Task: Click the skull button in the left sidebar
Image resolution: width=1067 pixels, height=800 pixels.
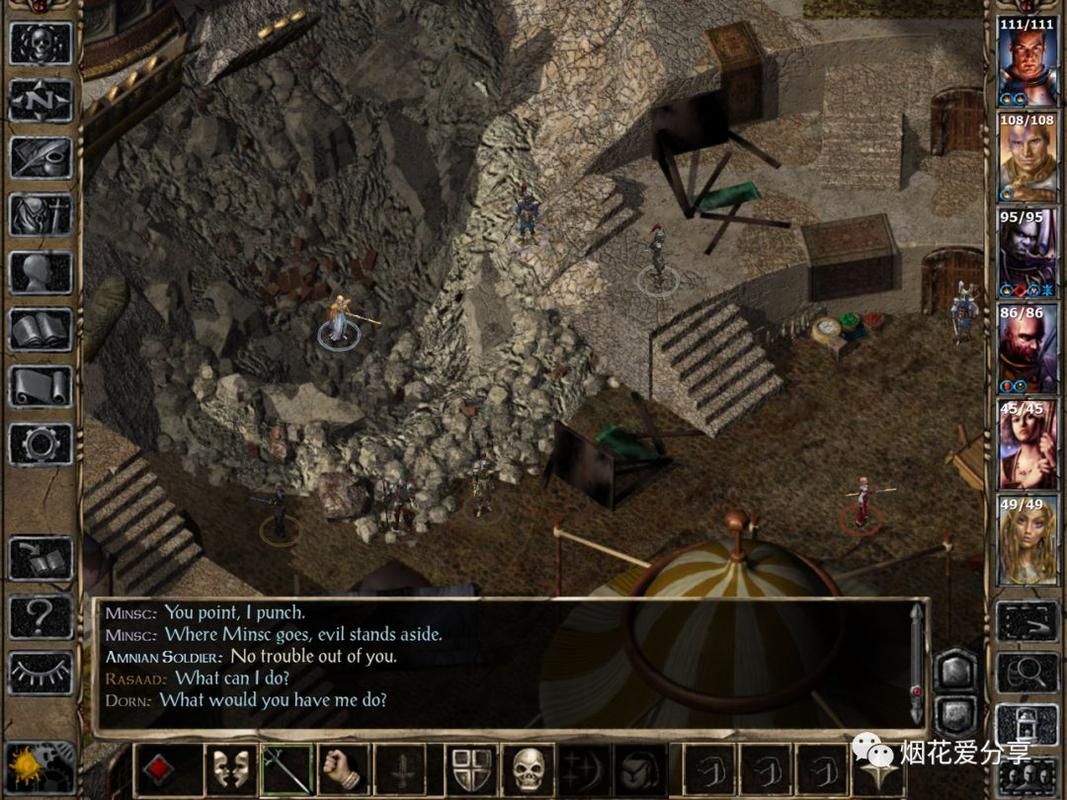Action: coord(41,43)
